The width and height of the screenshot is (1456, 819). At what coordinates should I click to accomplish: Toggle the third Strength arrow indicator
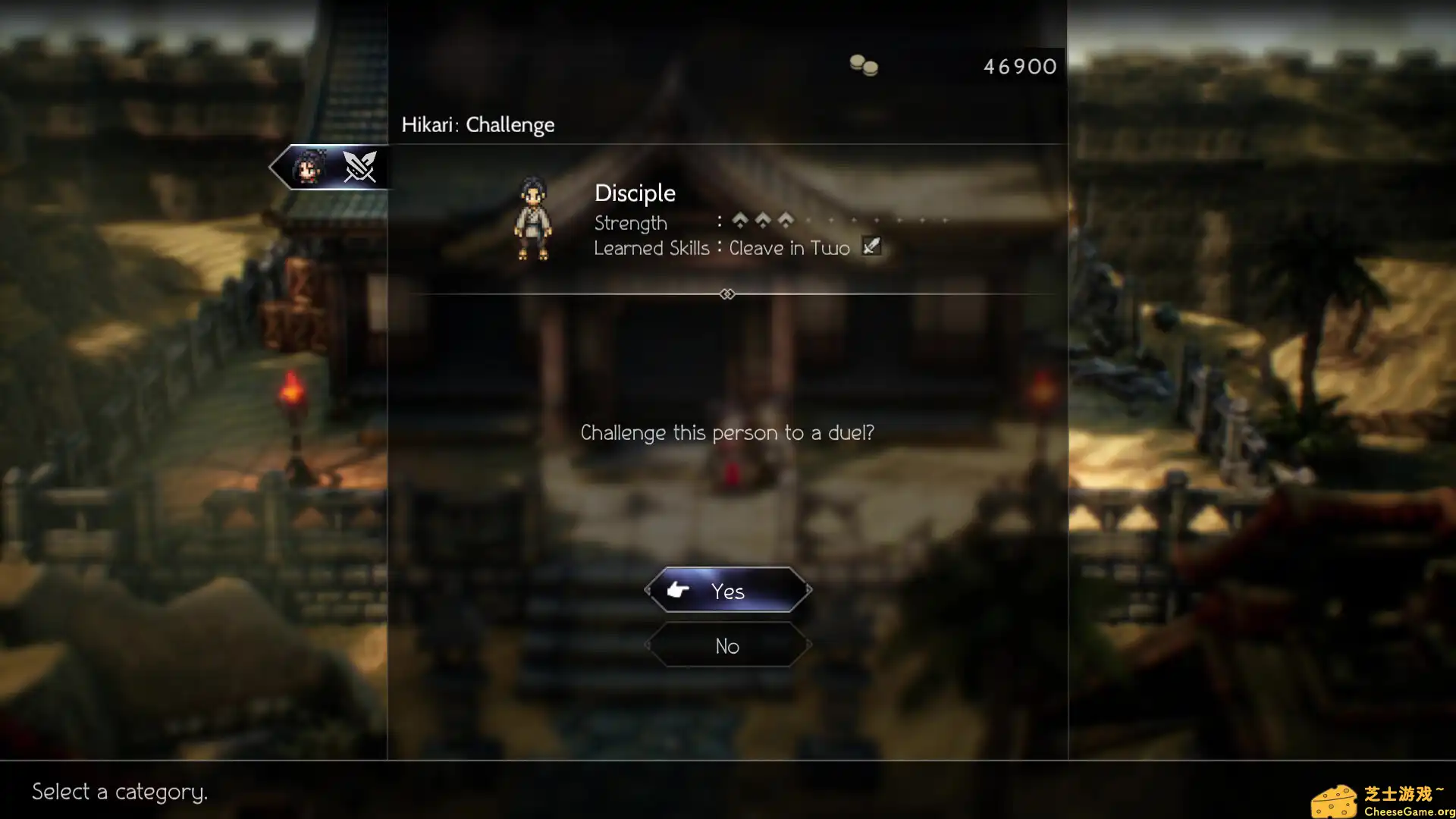(786, 221)
